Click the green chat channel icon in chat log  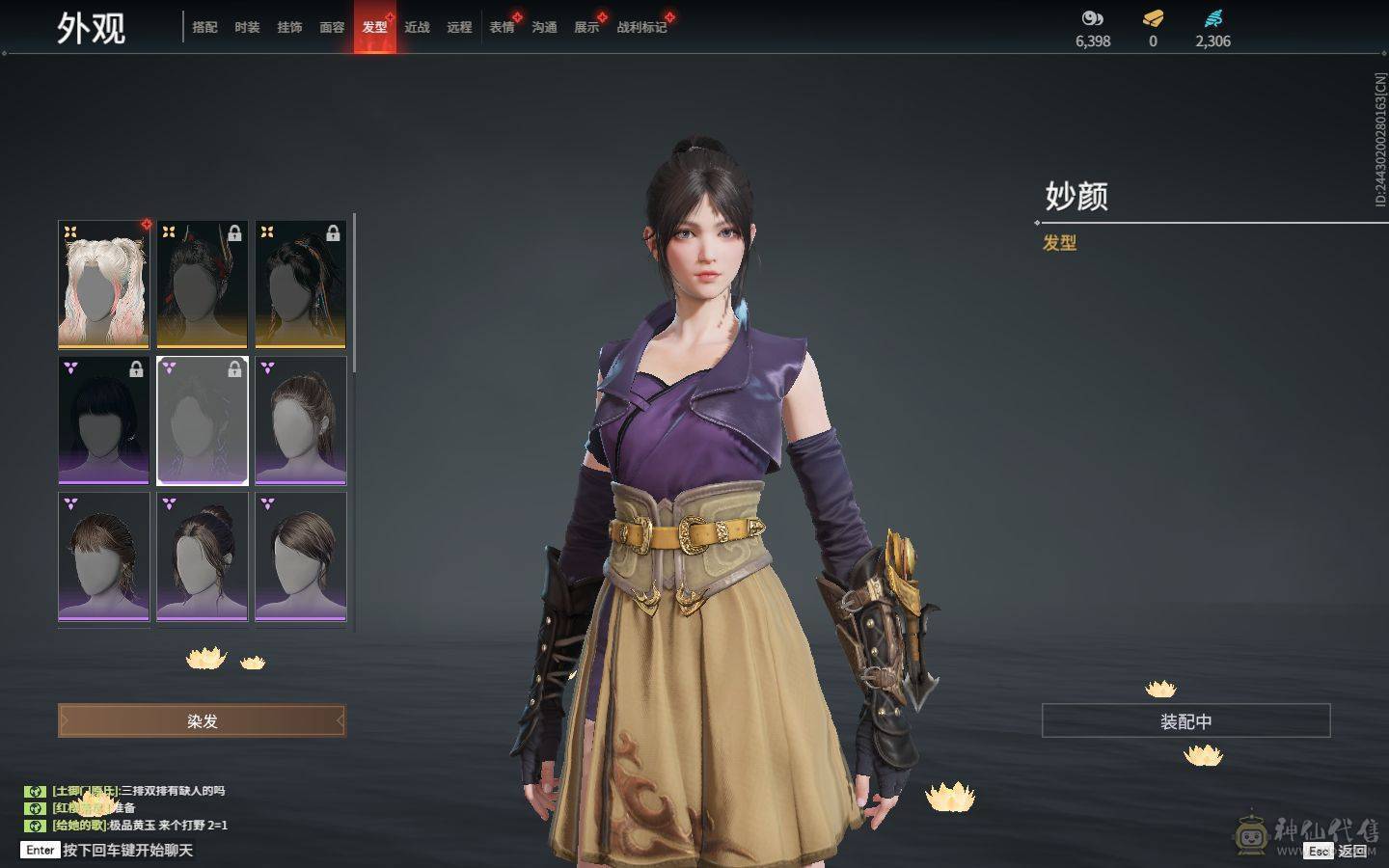coord(35,792)
